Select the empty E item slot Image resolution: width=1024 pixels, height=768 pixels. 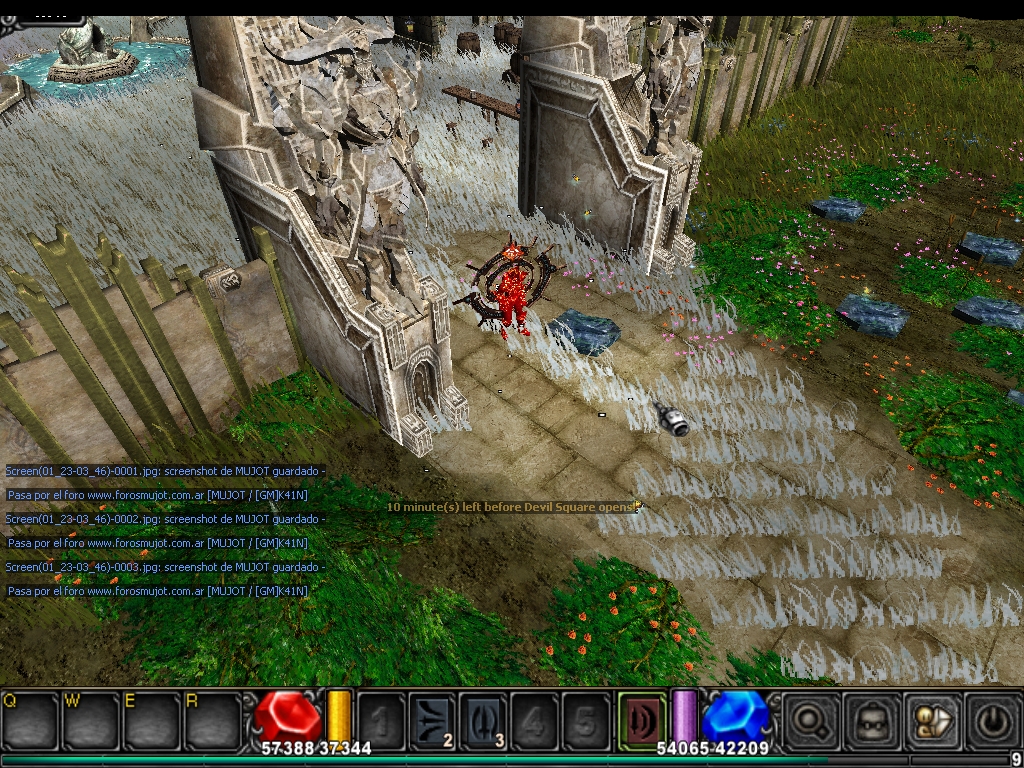point(151,720)
